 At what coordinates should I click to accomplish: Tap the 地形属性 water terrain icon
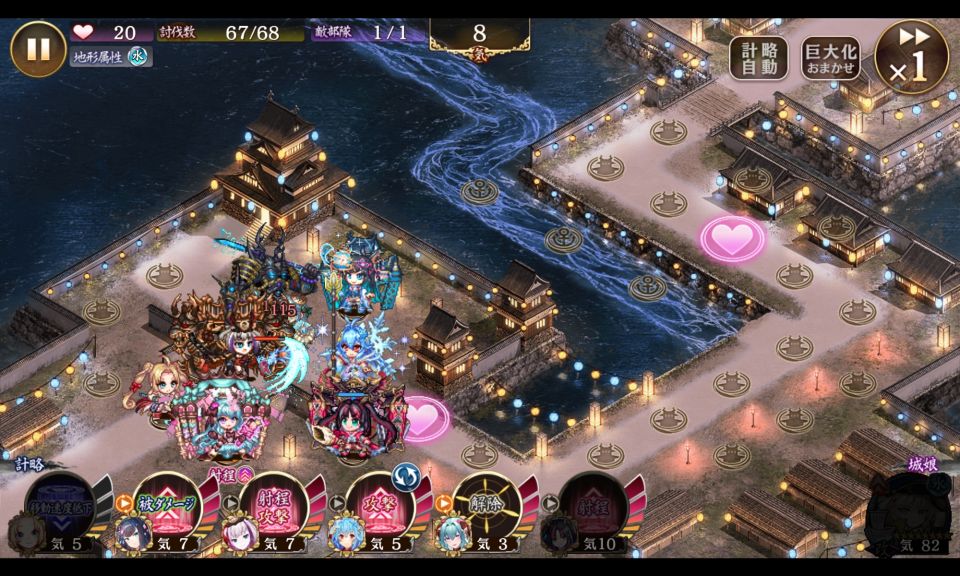pos(137,57)
